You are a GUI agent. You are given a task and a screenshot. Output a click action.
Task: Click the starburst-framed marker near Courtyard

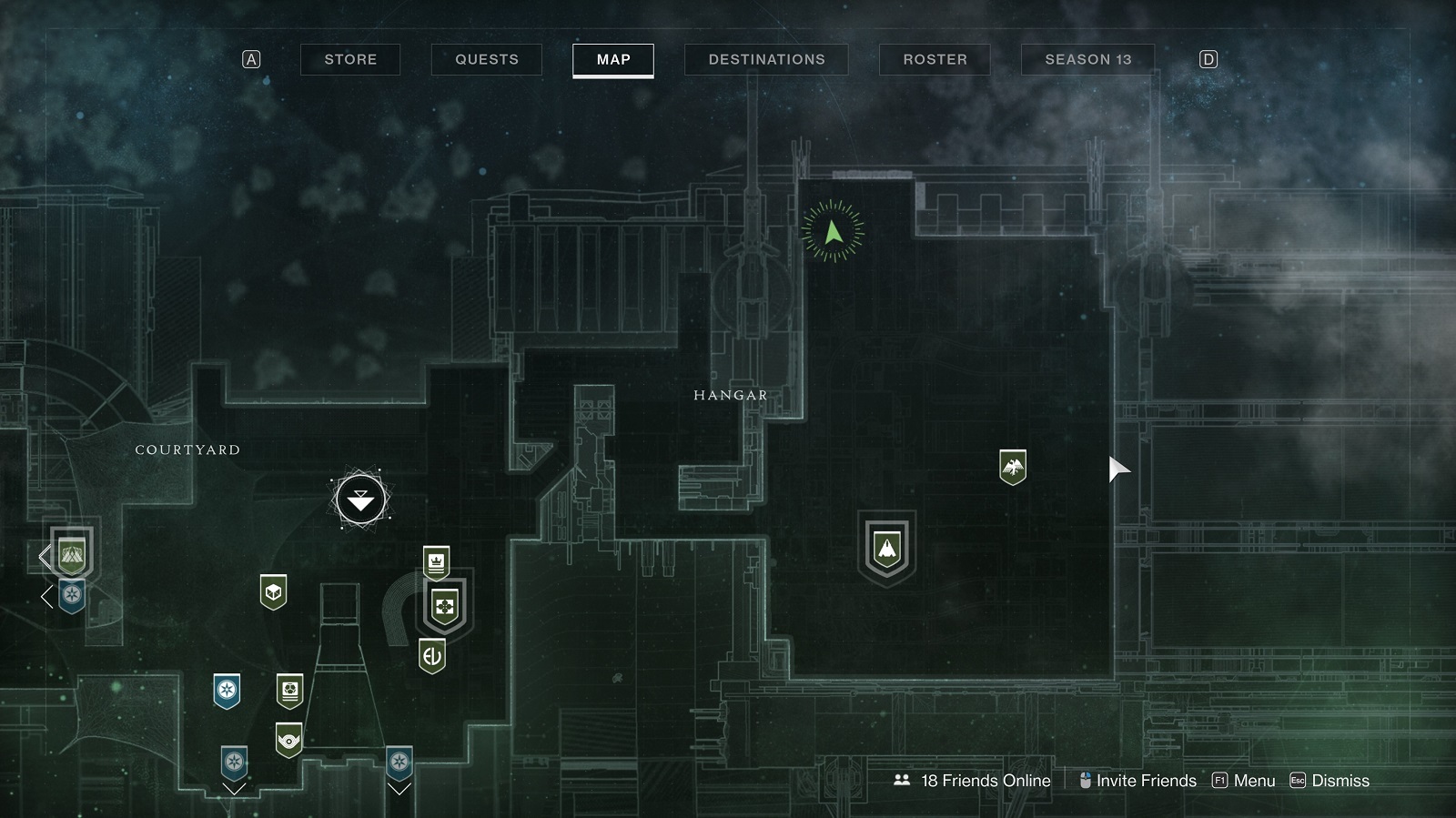(x=360, y=500)
